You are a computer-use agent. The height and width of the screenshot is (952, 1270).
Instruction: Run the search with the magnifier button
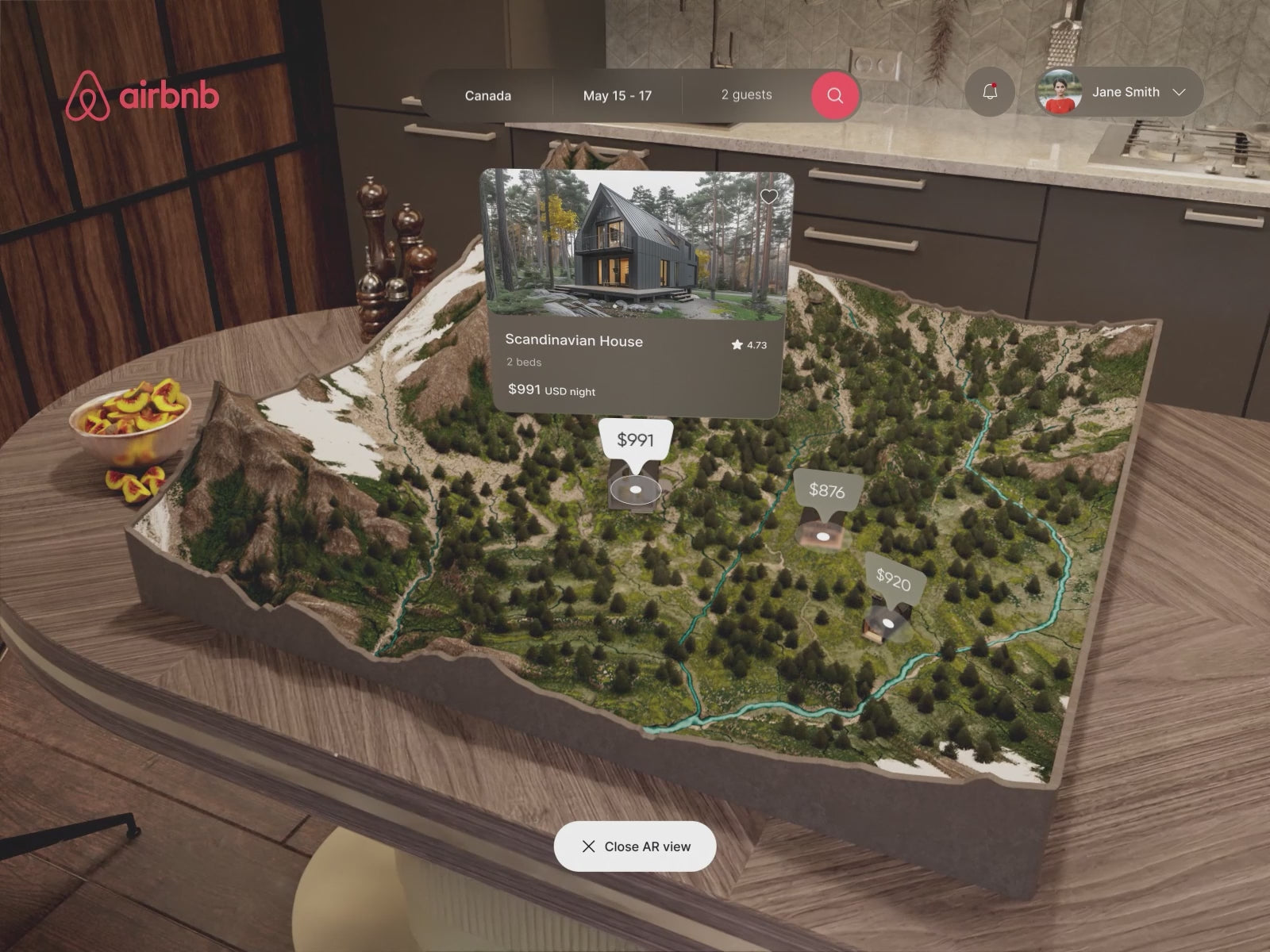(835, 96)
